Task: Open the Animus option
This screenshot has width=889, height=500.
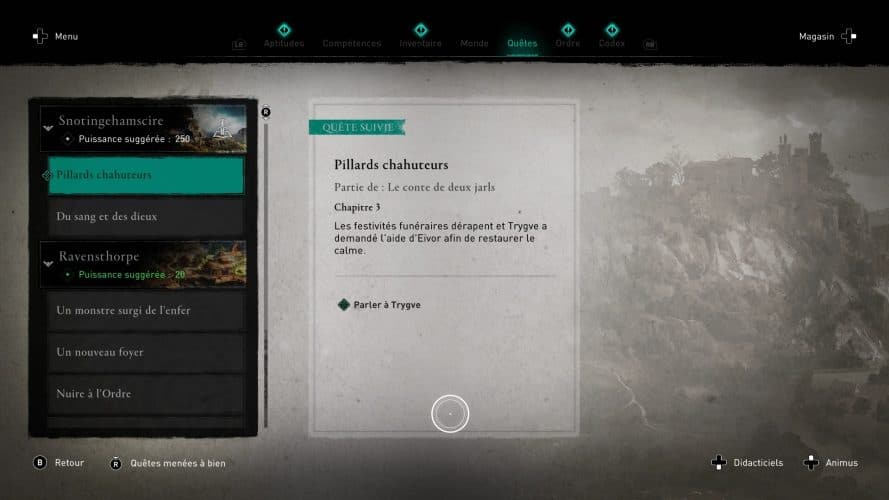Action: 832,463
